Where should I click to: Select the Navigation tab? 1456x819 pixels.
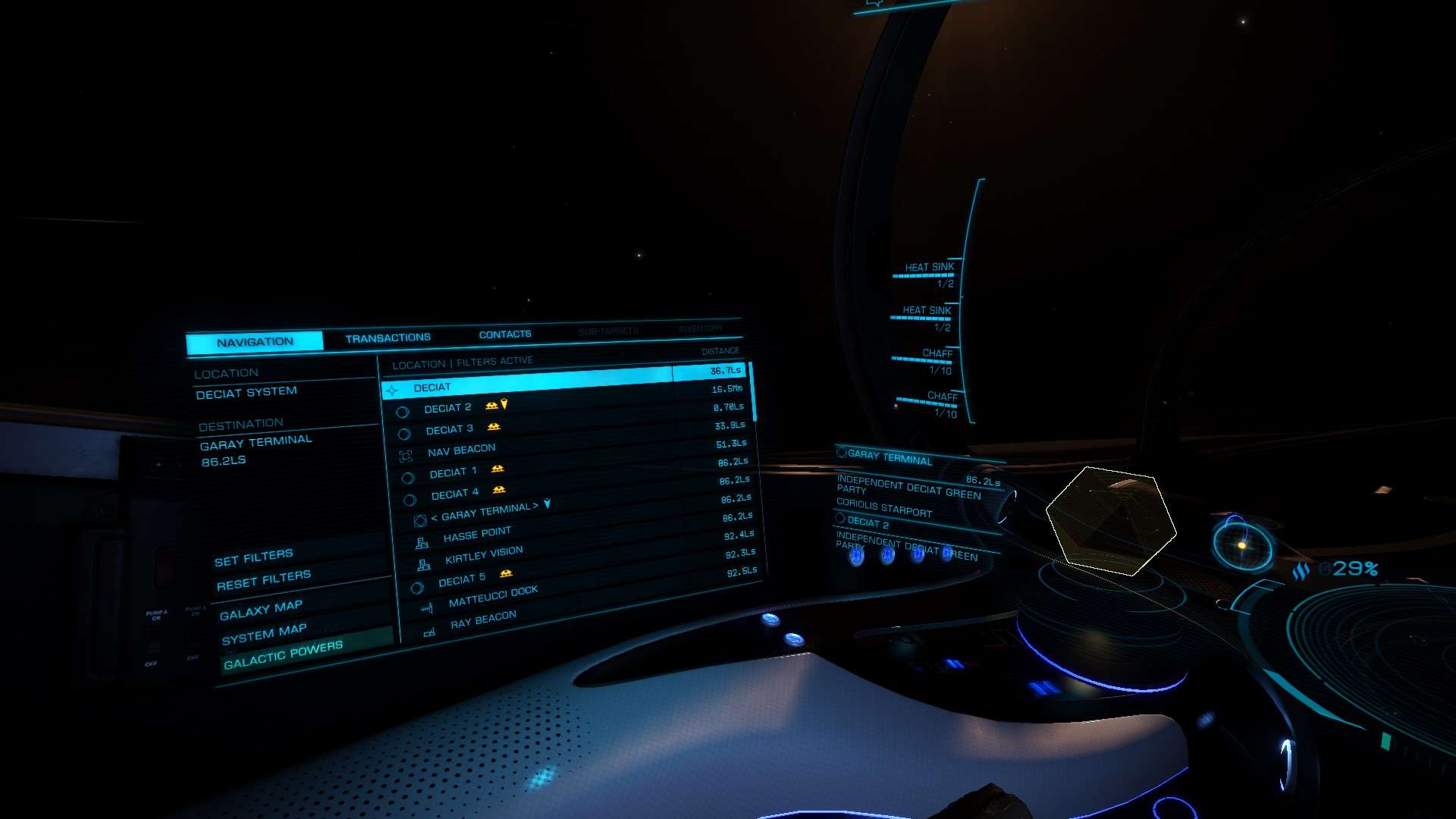tap(255, 342)
